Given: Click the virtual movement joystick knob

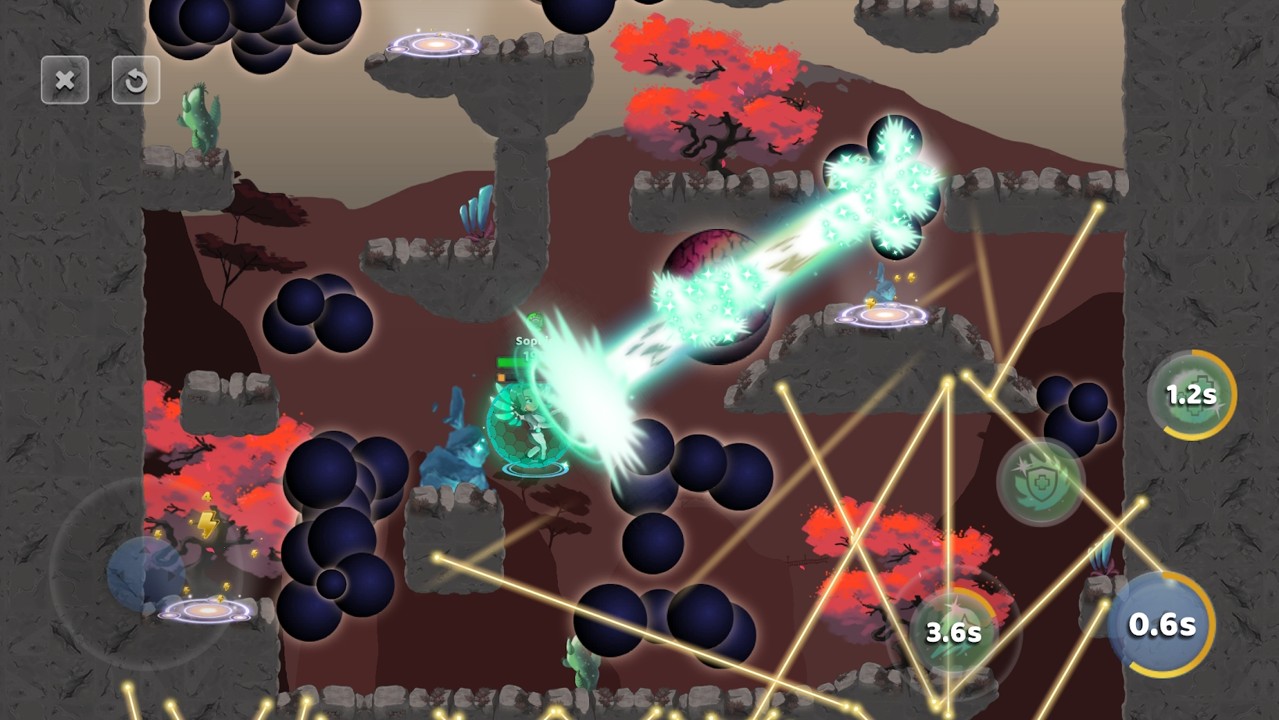Looking at the screenshot, I should 146,573.
